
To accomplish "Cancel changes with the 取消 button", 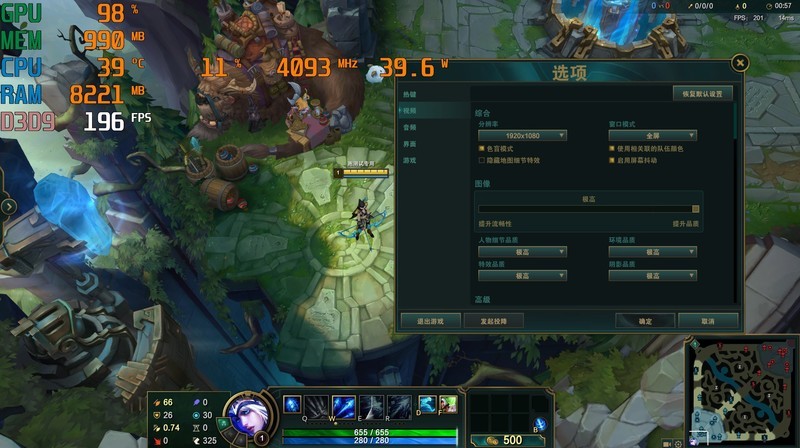I will [707, 321].
